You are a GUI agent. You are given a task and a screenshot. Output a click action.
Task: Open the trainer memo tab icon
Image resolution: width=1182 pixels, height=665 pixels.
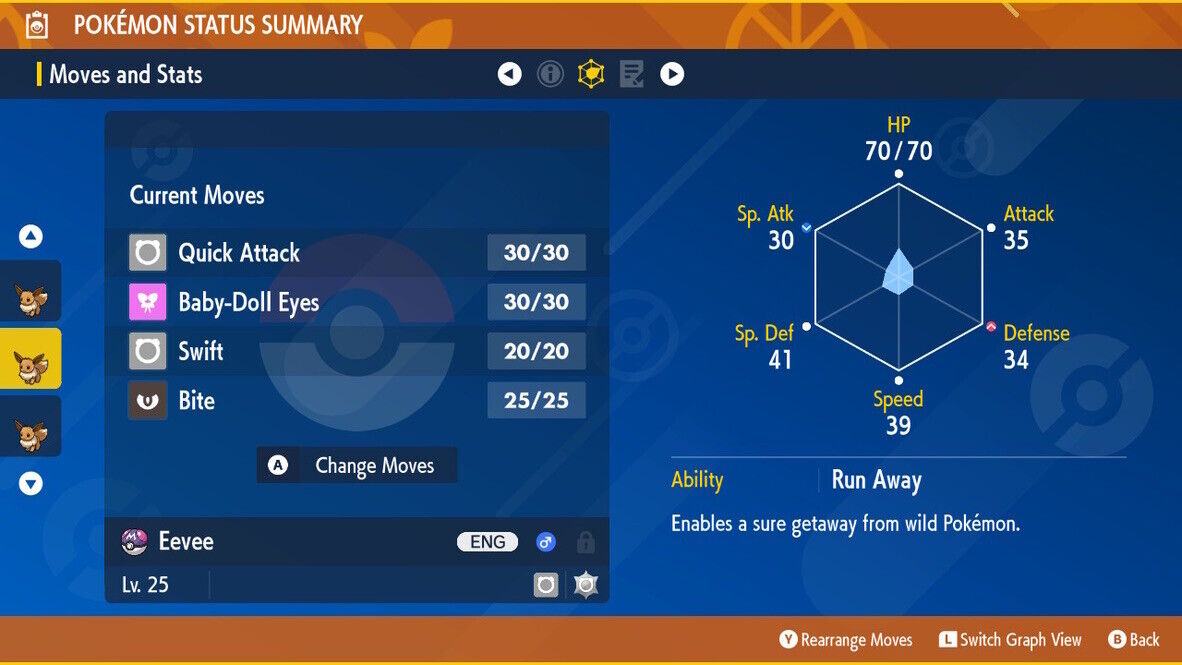pyautogui.click(x=631, y=74)
